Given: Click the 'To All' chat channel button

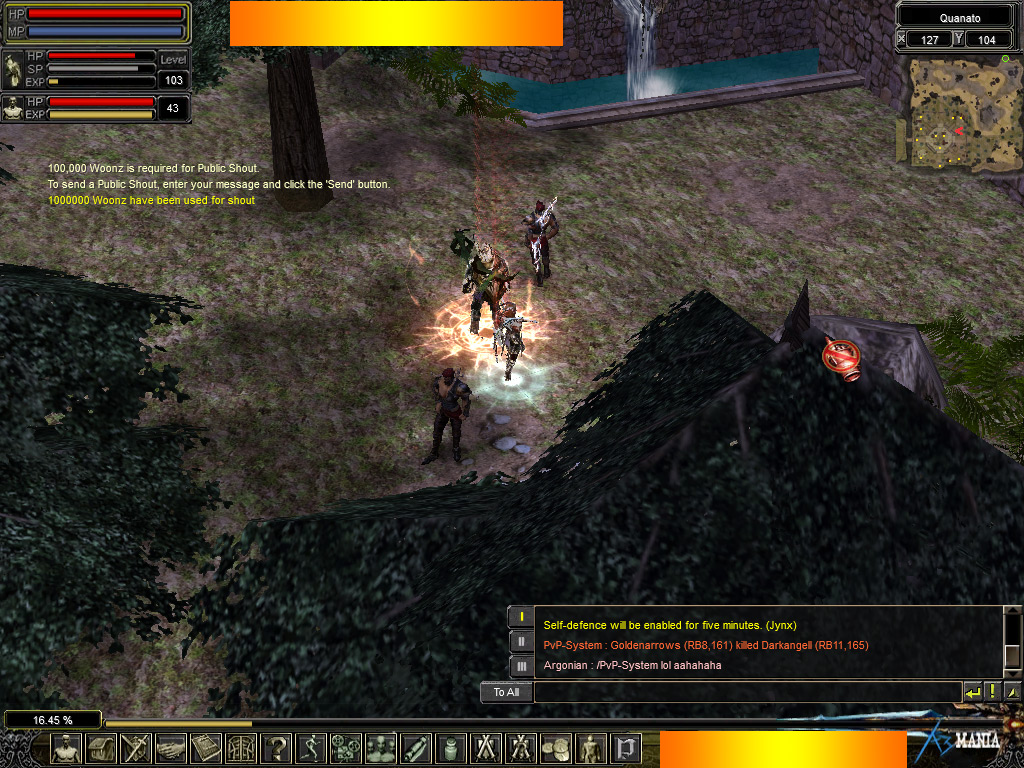Looking at the screenshot, I should tap(506, 692).
